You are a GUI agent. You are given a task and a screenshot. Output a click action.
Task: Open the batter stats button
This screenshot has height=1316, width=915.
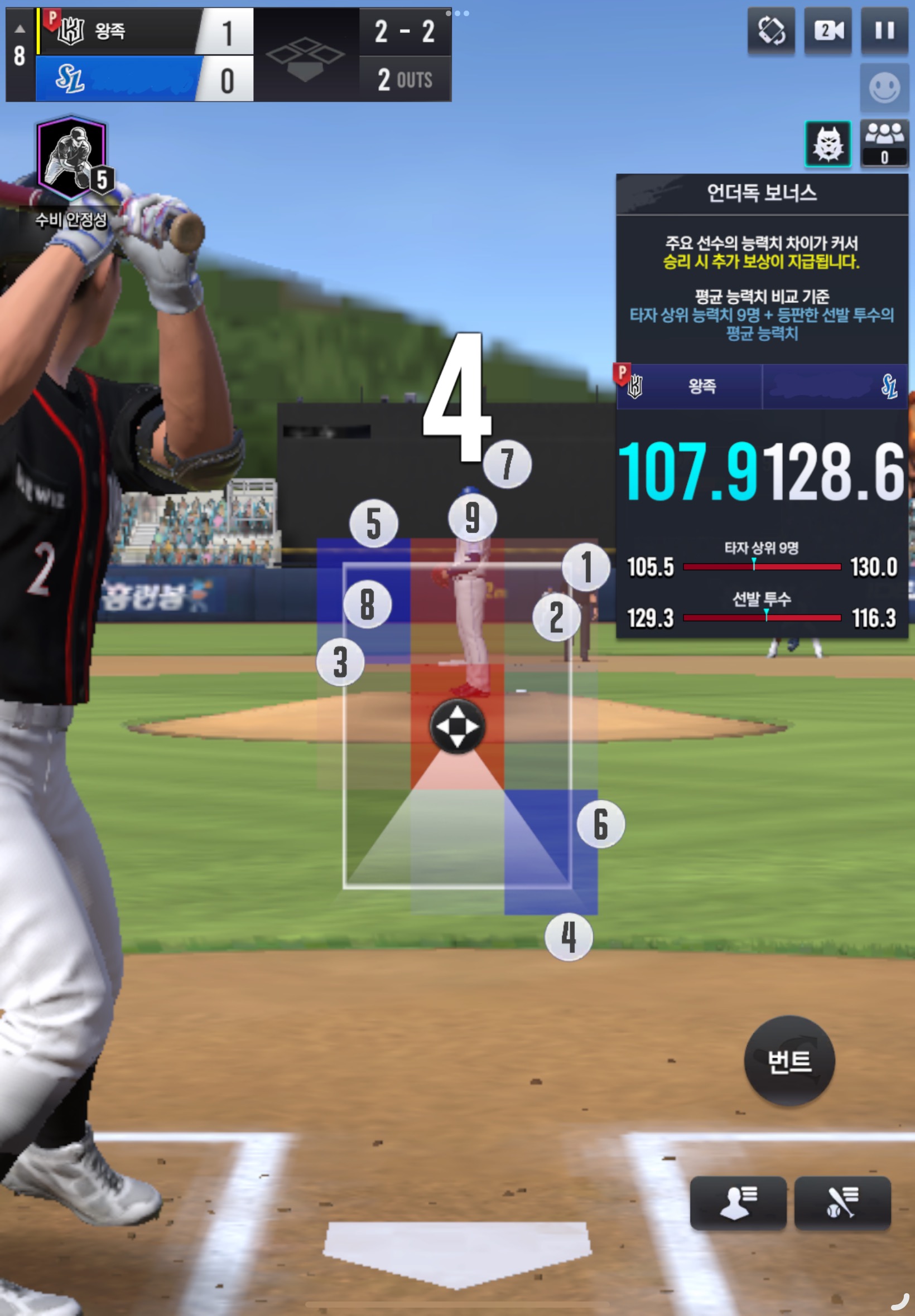[841, 1203]
